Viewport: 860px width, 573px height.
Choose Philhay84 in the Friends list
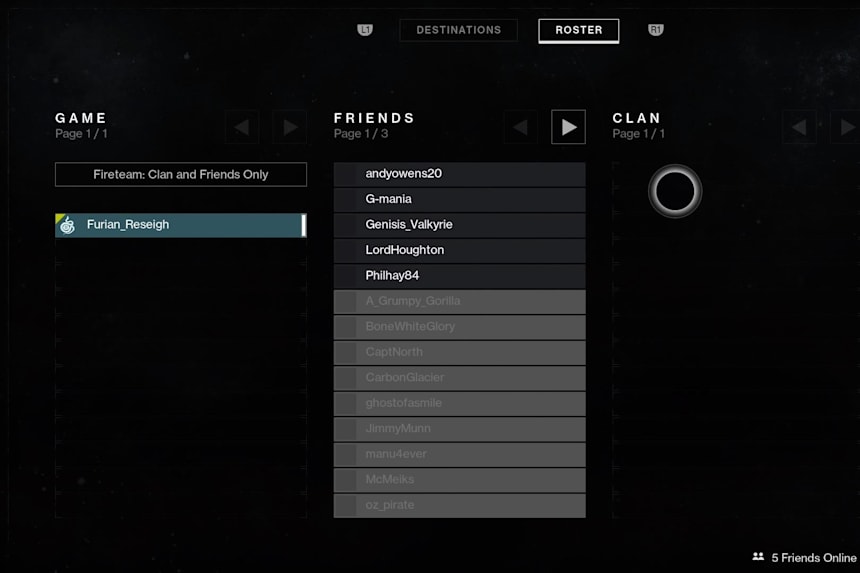pyautogui.click(x=459, y=276)
